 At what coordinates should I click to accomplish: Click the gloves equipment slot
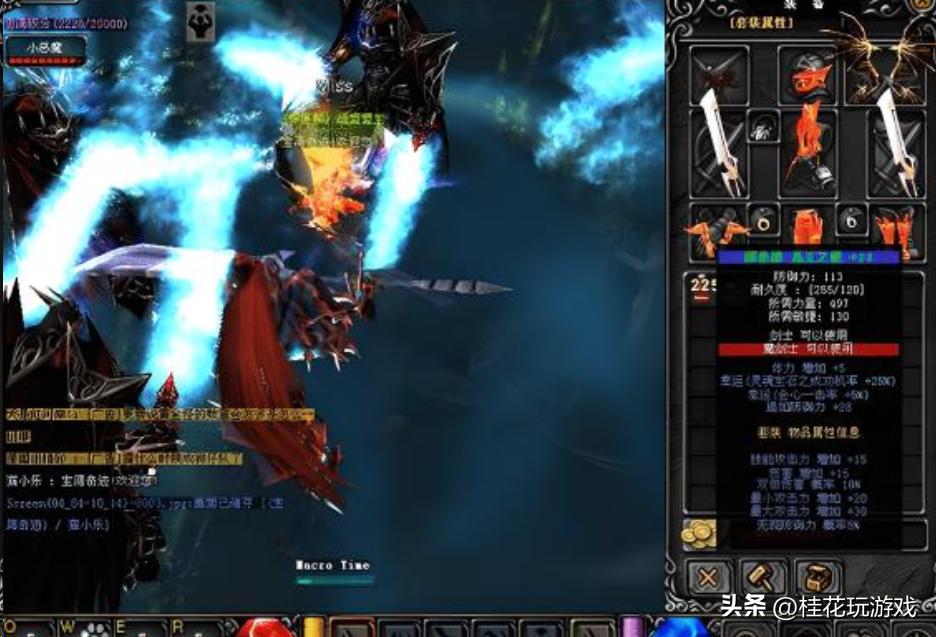pos(716,228)
